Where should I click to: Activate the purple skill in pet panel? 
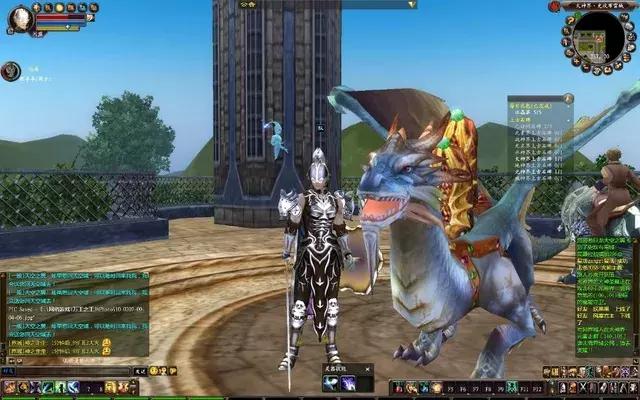pos(347,383)
